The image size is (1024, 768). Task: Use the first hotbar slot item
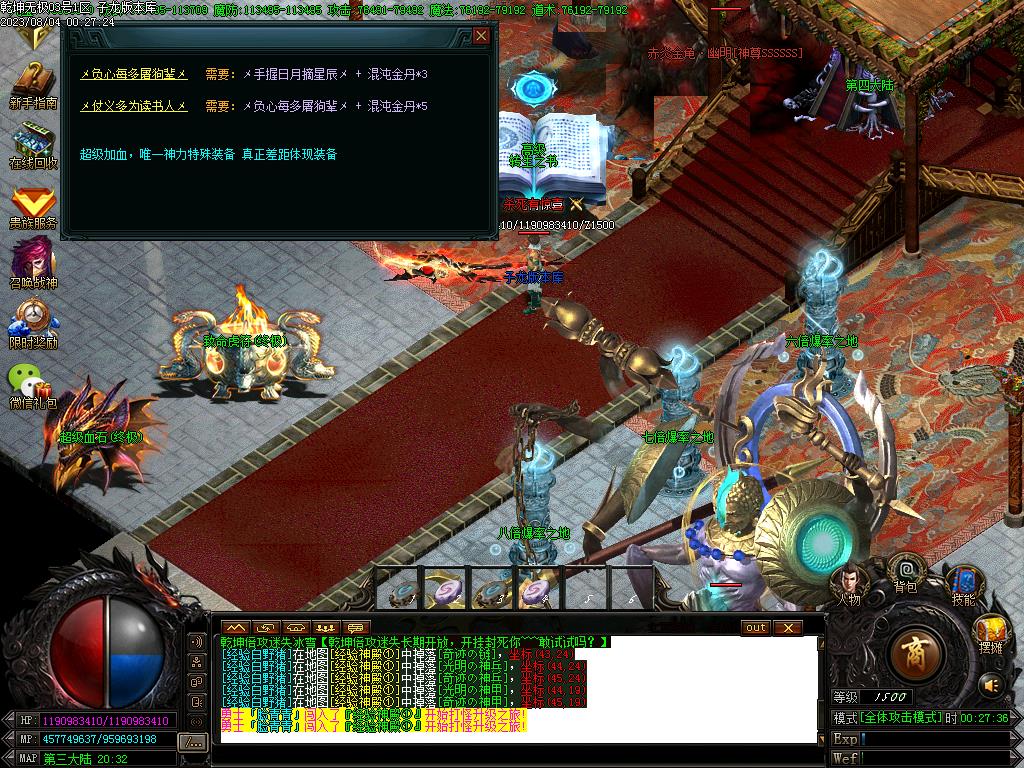pyautogui.click(x=401, y=590)
